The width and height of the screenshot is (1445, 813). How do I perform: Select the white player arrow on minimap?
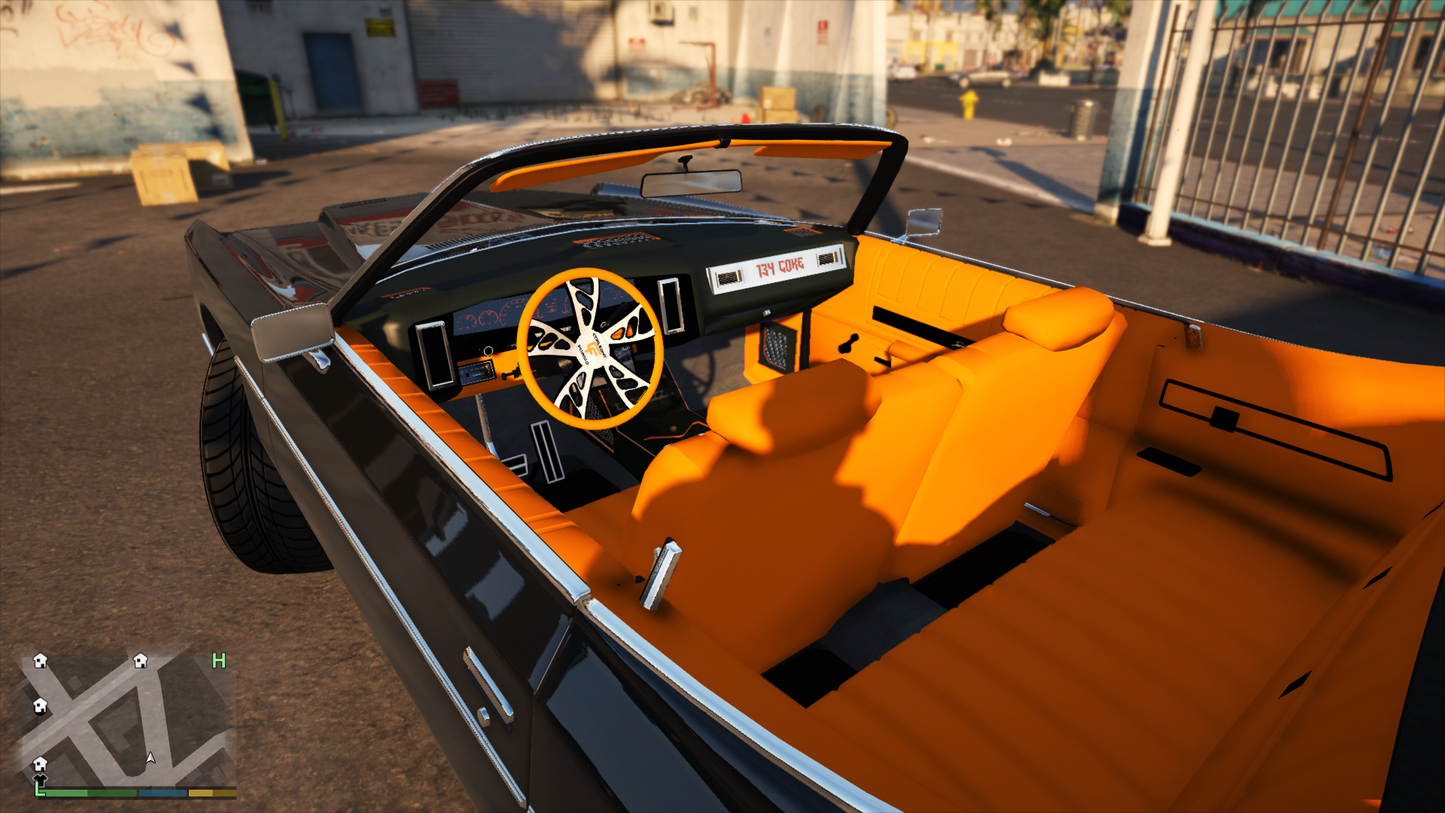[x=150, y=759]
